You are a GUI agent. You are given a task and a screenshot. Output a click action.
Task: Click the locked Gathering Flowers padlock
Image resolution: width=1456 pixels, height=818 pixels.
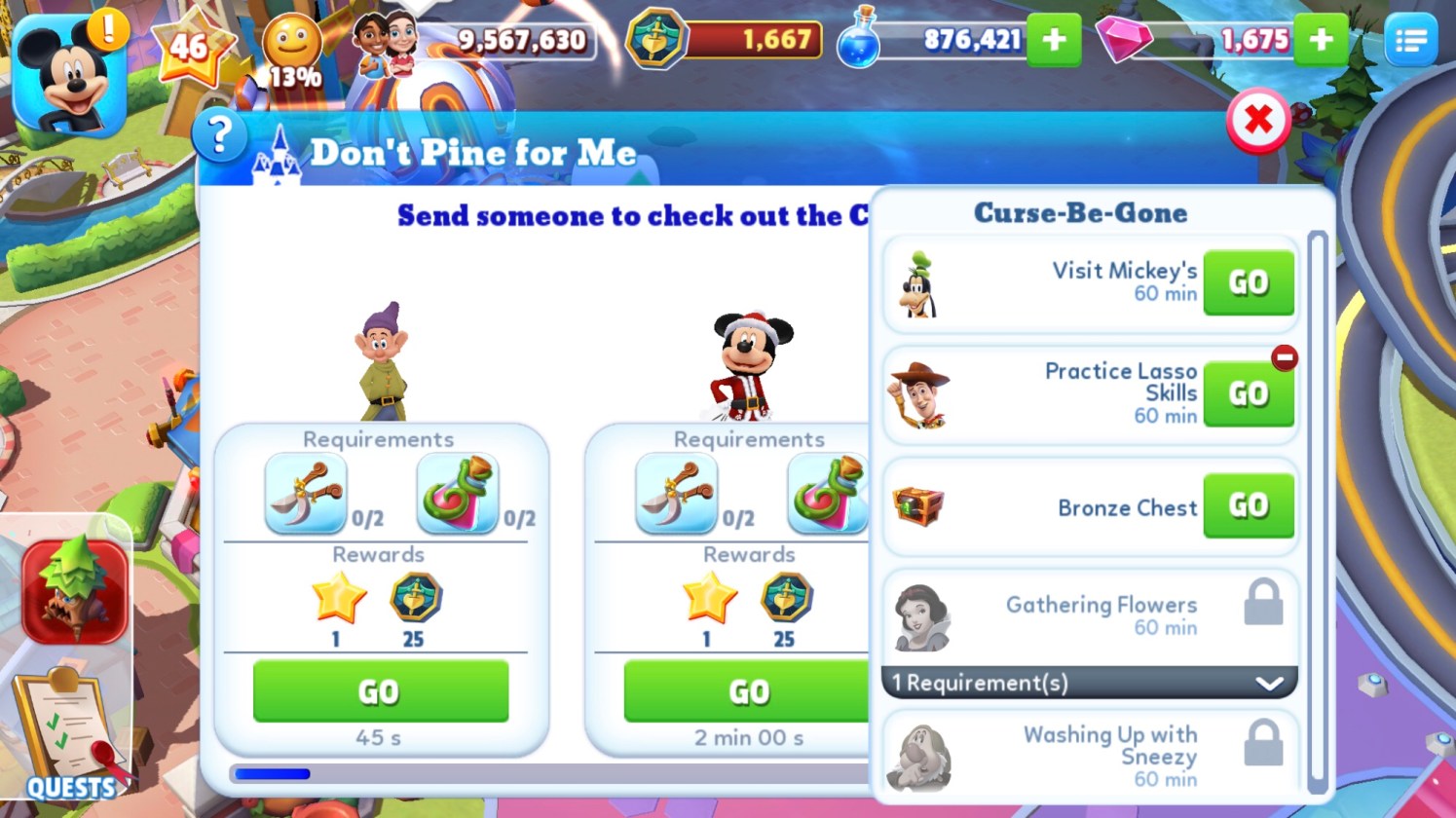(x=1263, y=603)
